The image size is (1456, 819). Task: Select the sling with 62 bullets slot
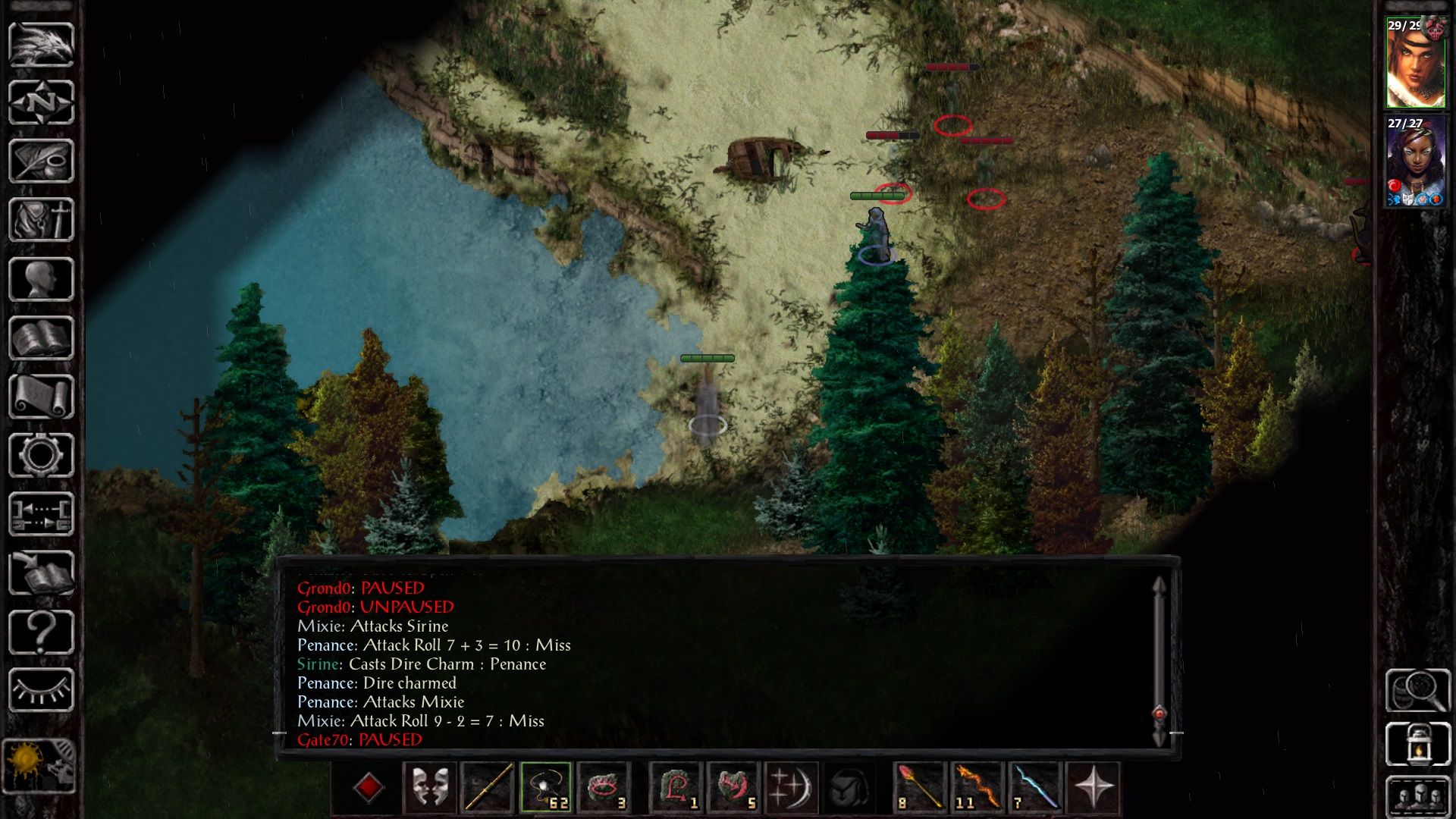[x=545, y=787]
